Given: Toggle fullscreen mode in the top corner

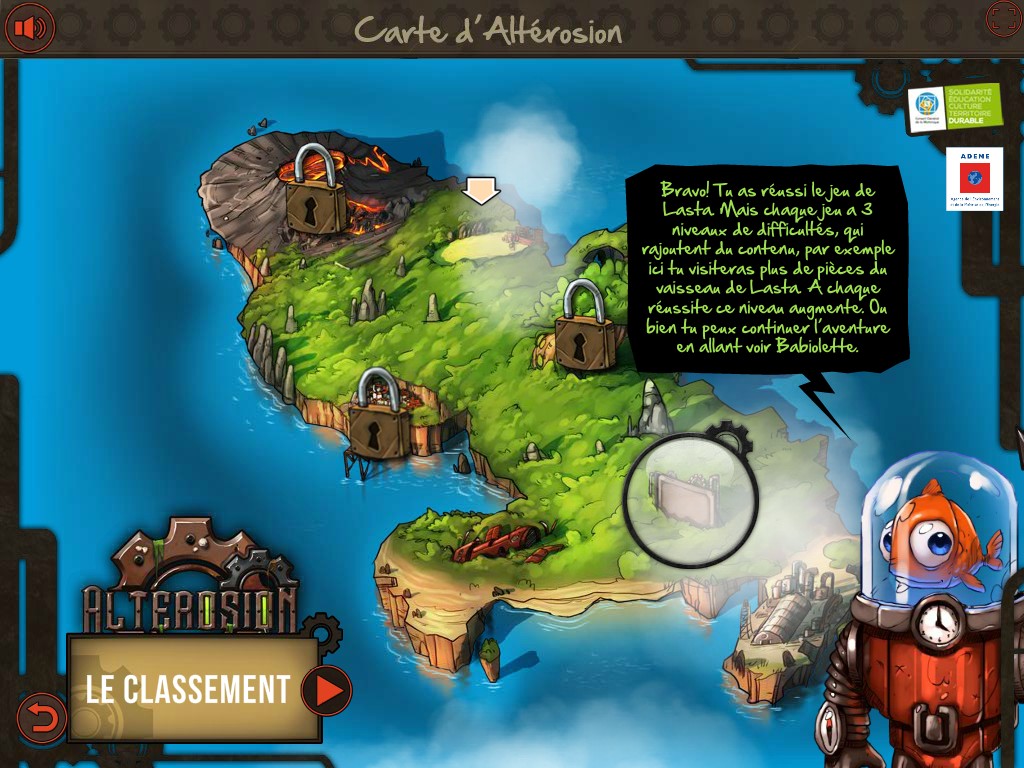Looking at the screenshot, I should tap(1003, 19).
